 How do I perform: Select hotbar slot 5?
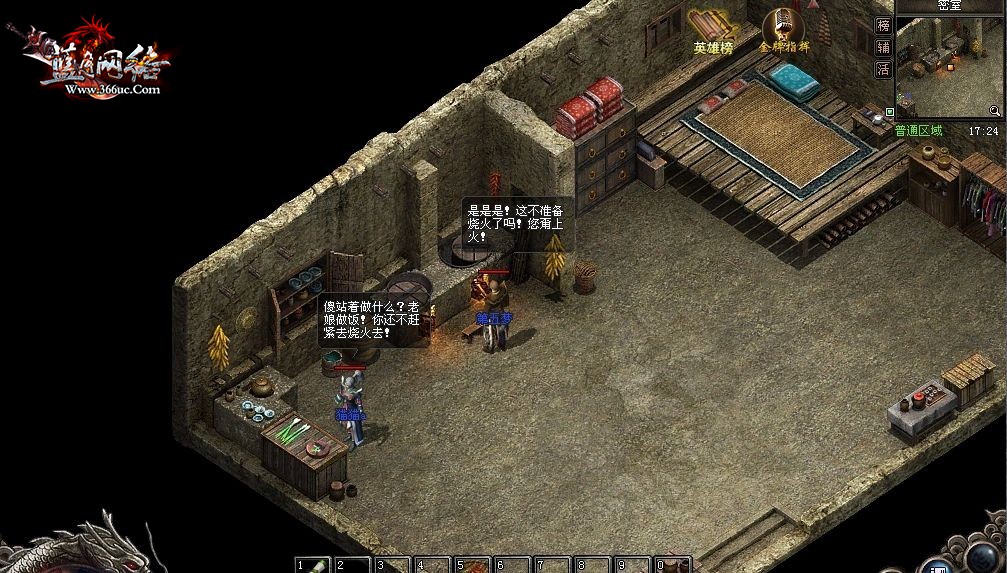click(x=473, y=565)
